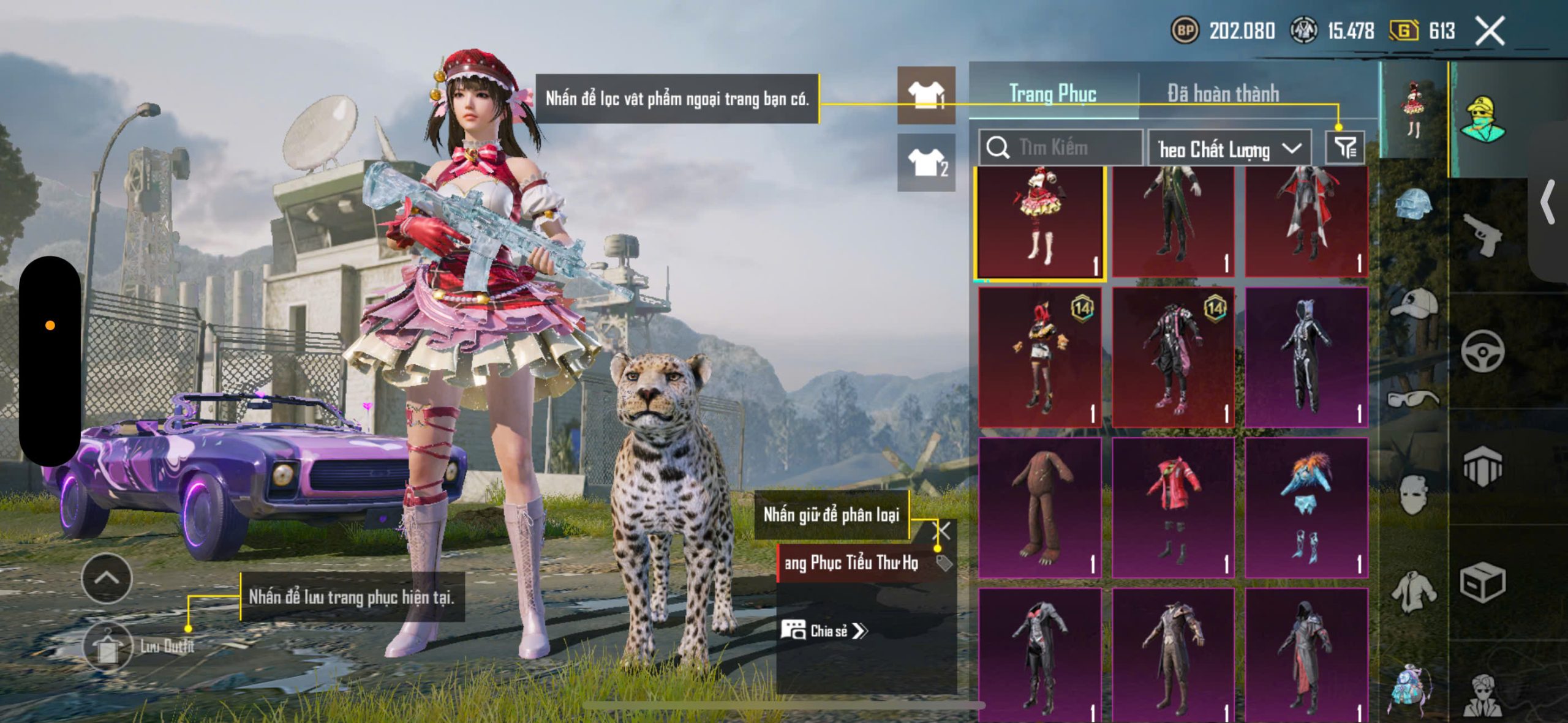Select the skeleton hoodie suit slot

point(1306,358)
